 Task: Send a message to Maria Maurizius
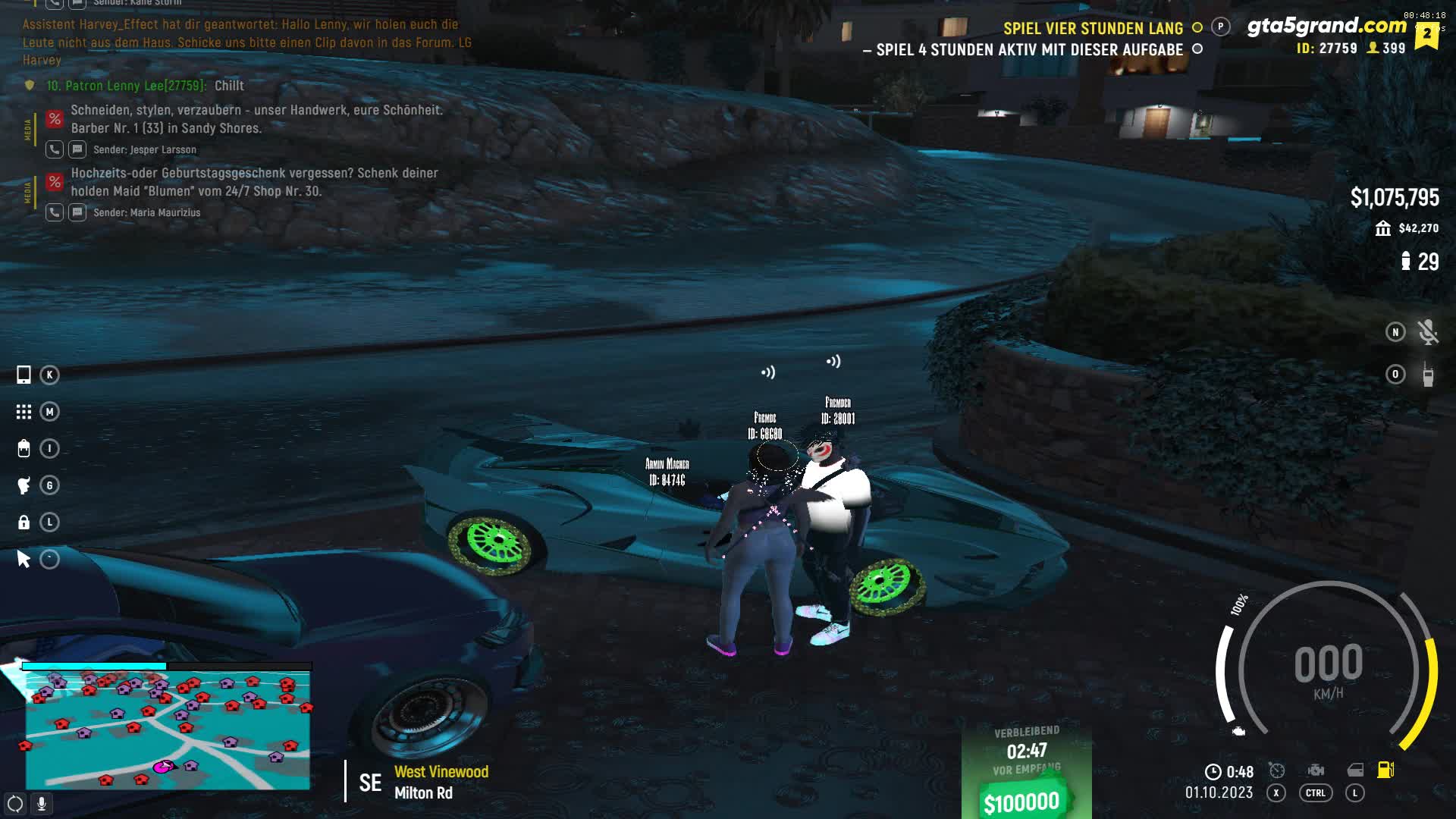[77, 212]
